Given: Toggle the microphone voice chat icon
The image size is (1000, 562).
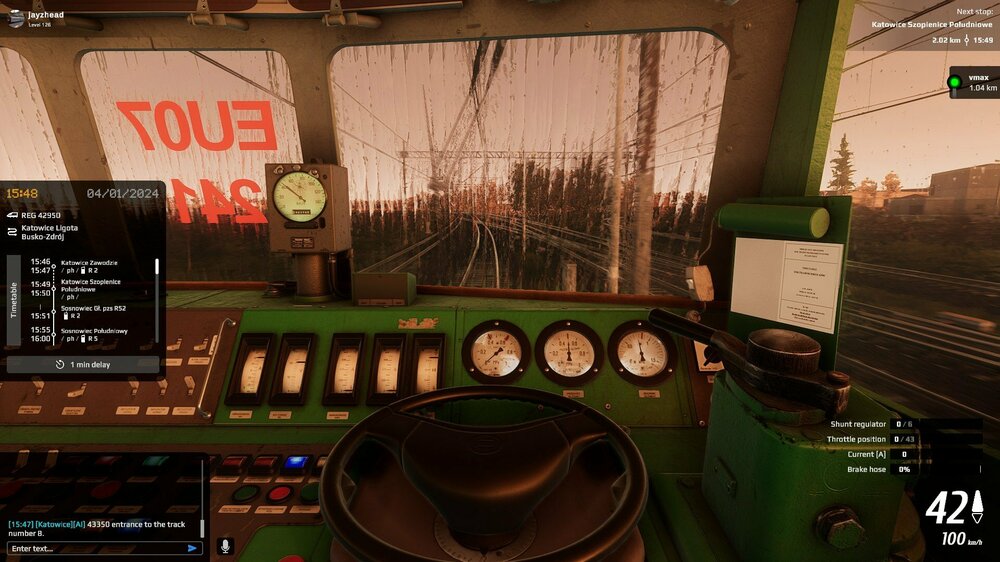Looking at the screenshot, I should (225, 546).
